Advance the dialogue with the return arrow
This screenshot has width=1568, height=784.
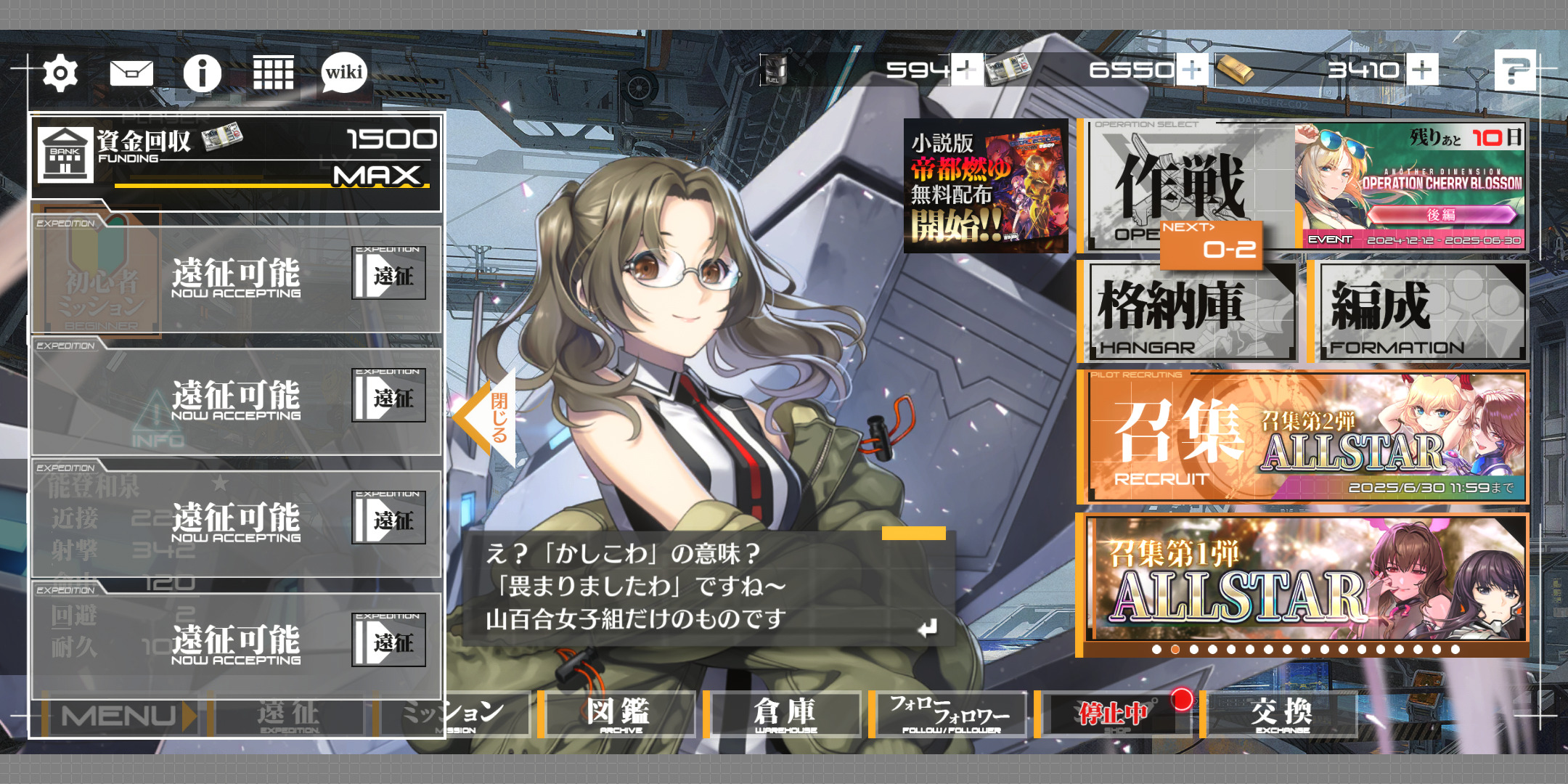927,628
